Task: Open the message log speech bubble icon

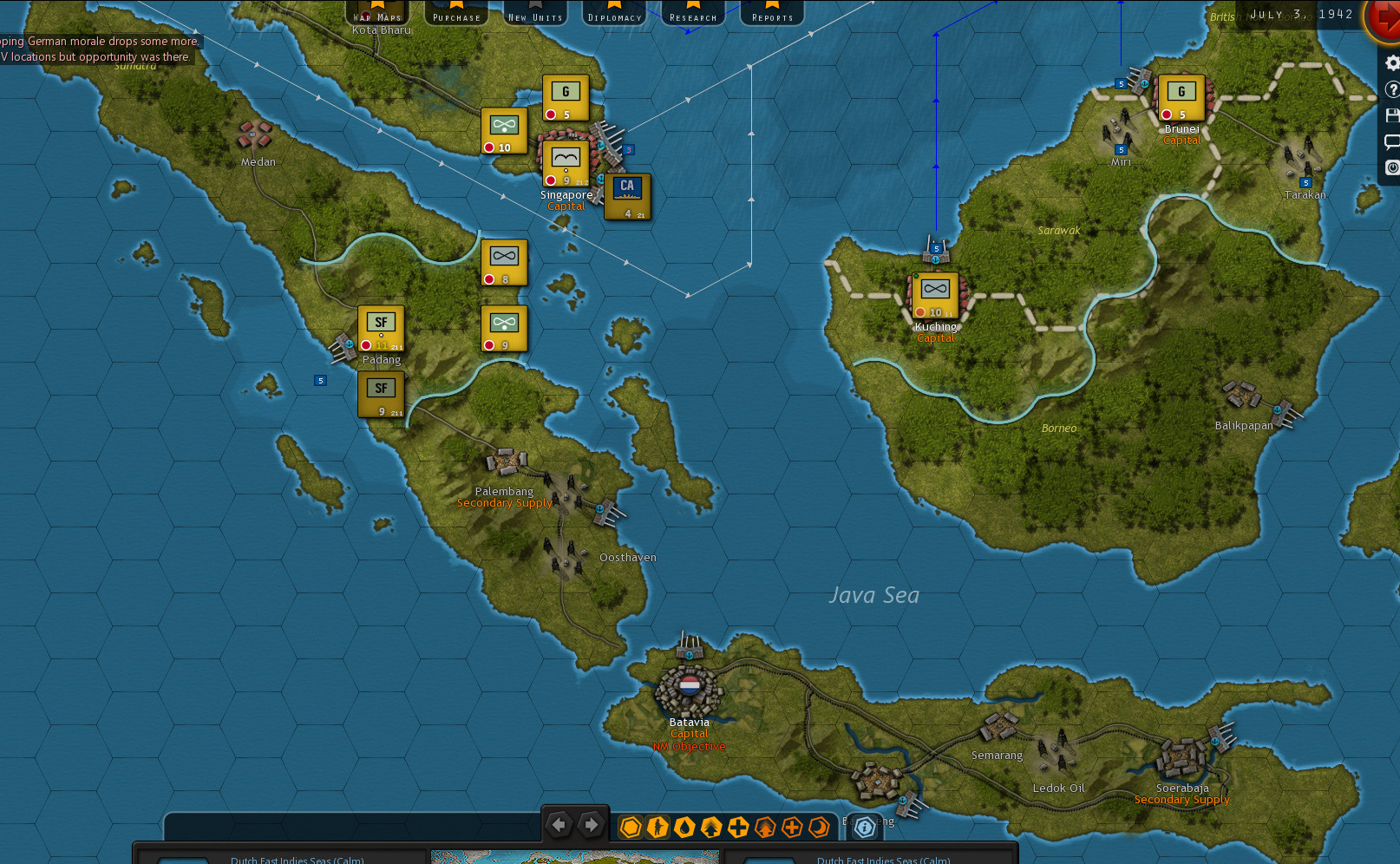Action: [x=1392, y=141]
